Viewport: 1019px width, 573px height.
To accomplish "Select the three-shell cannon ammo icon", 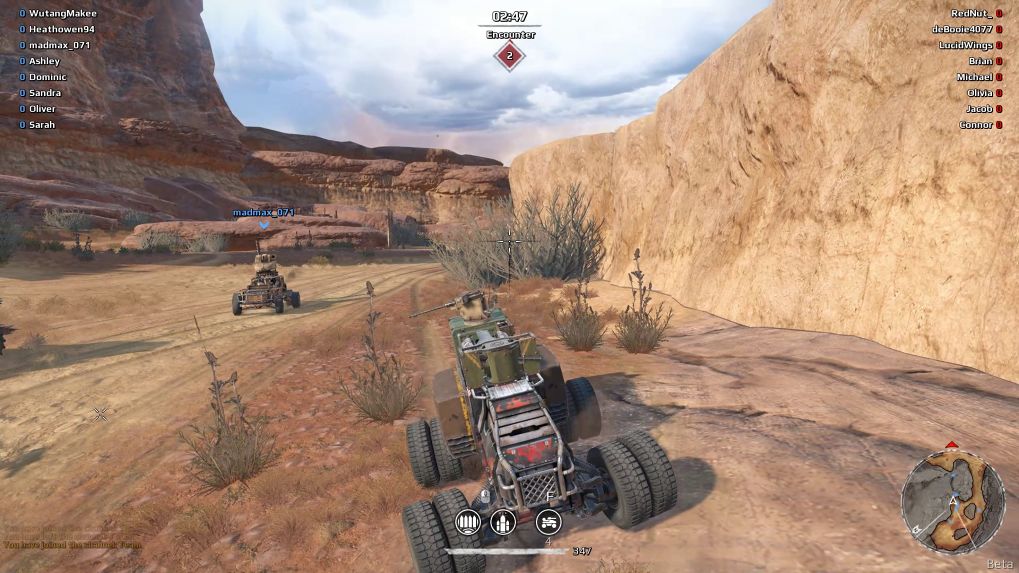I will pos(505,521).
